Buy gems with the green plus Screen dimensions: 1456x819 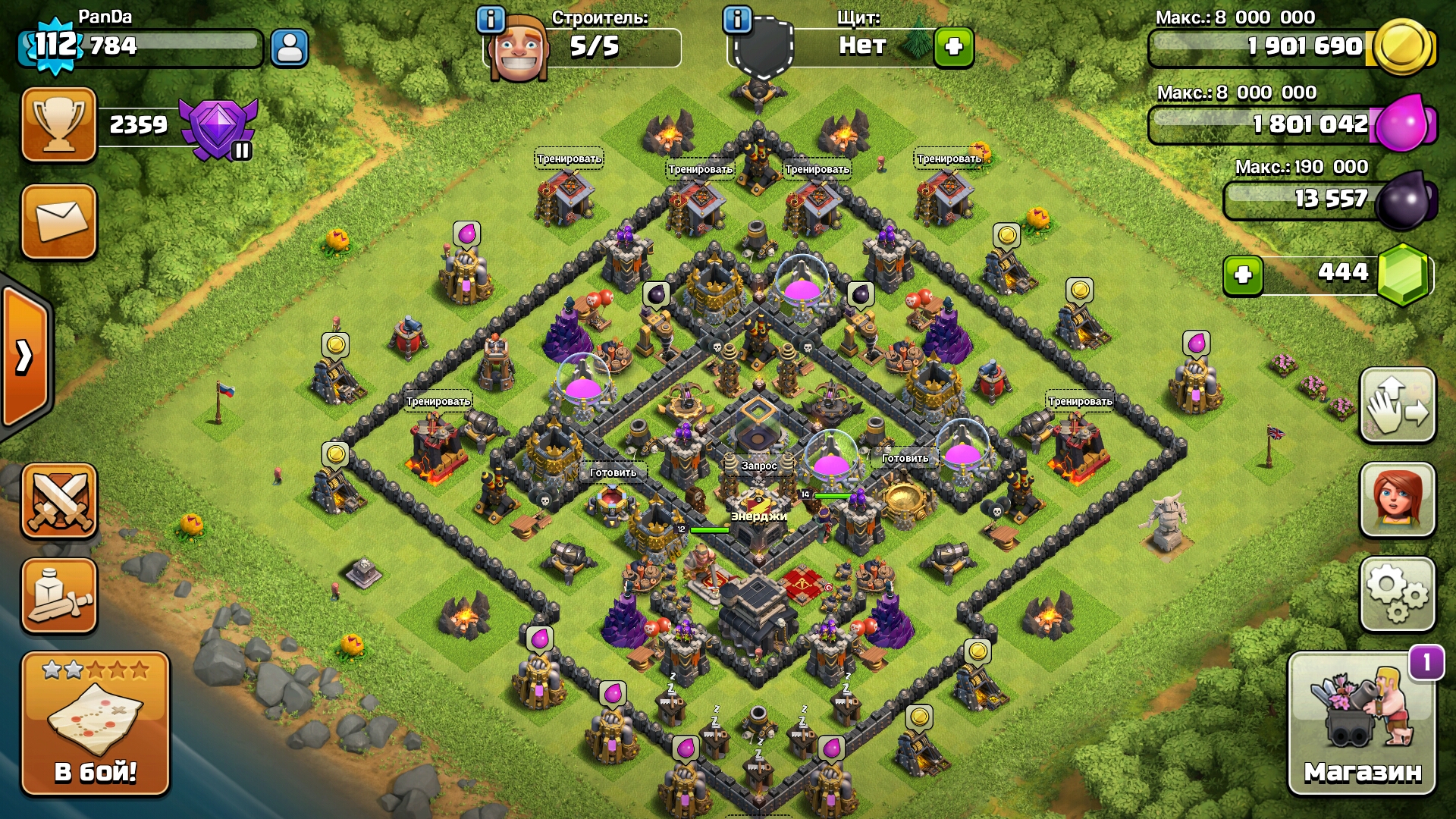[x=1243, y=275]
